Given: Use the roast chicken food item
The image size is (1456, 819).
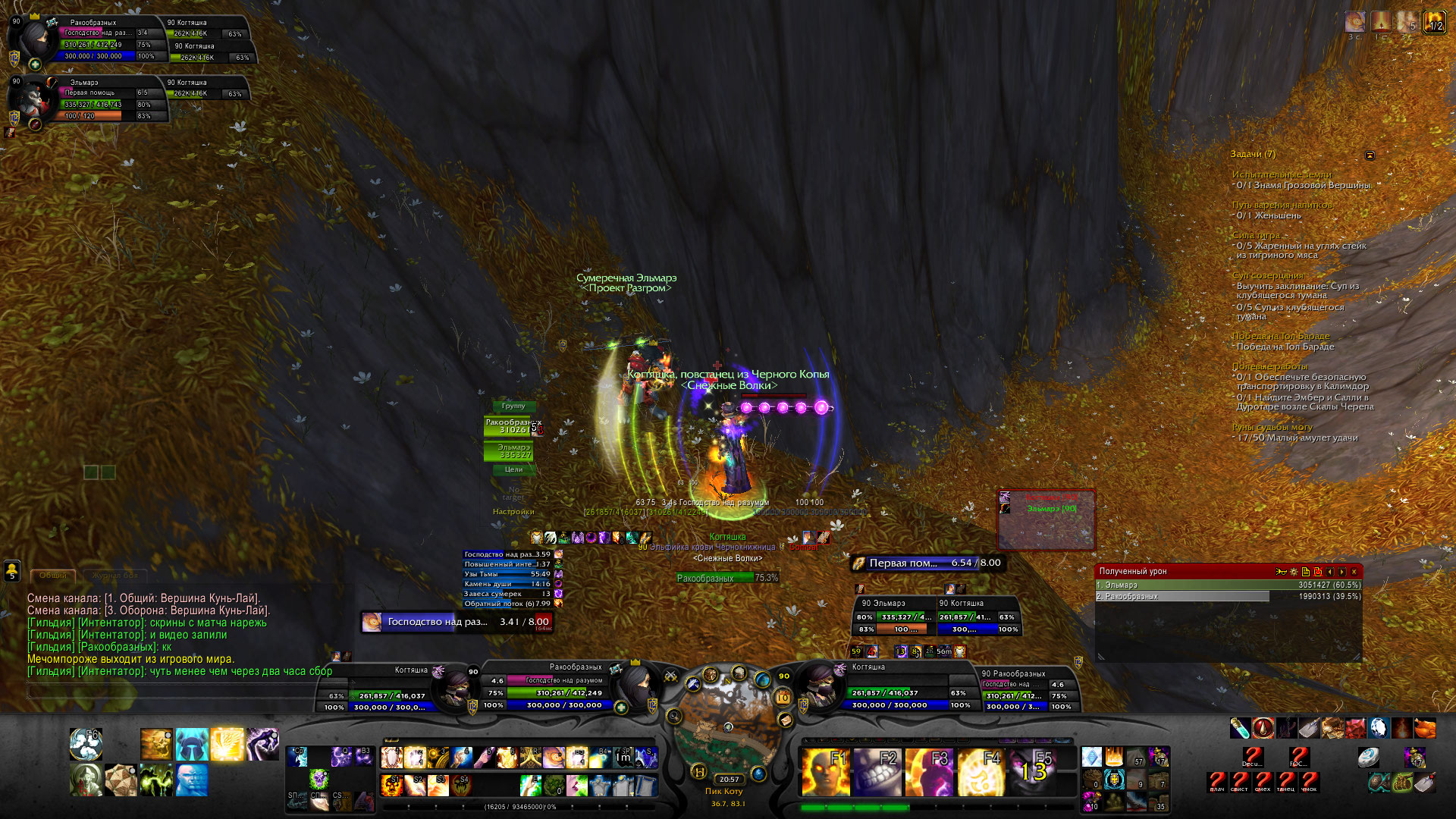Looking at the screenshot, I should coord(1425,728).
